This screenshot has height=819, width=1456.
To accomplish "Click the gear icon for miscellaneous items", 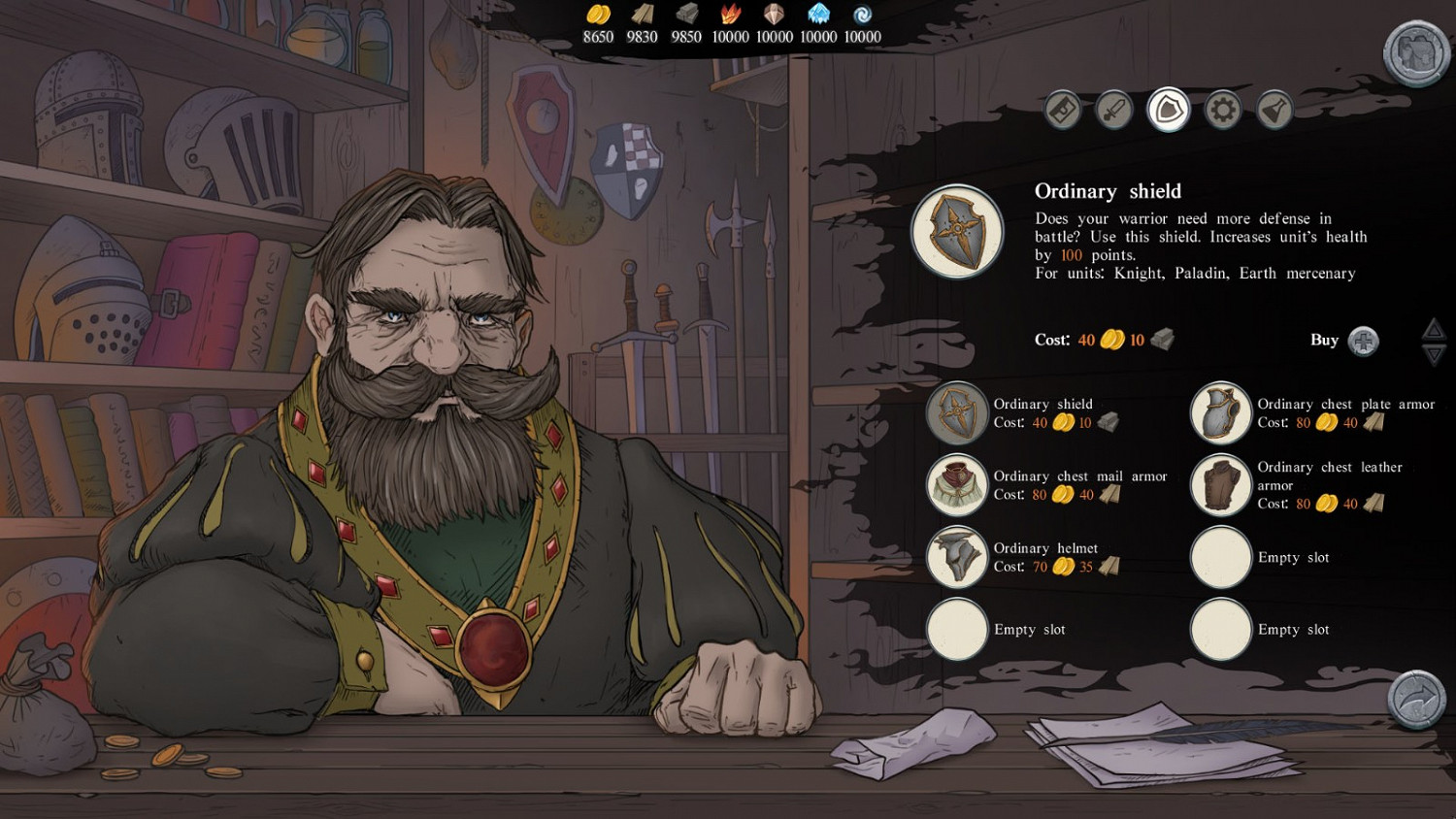I will click(1221, 110).
